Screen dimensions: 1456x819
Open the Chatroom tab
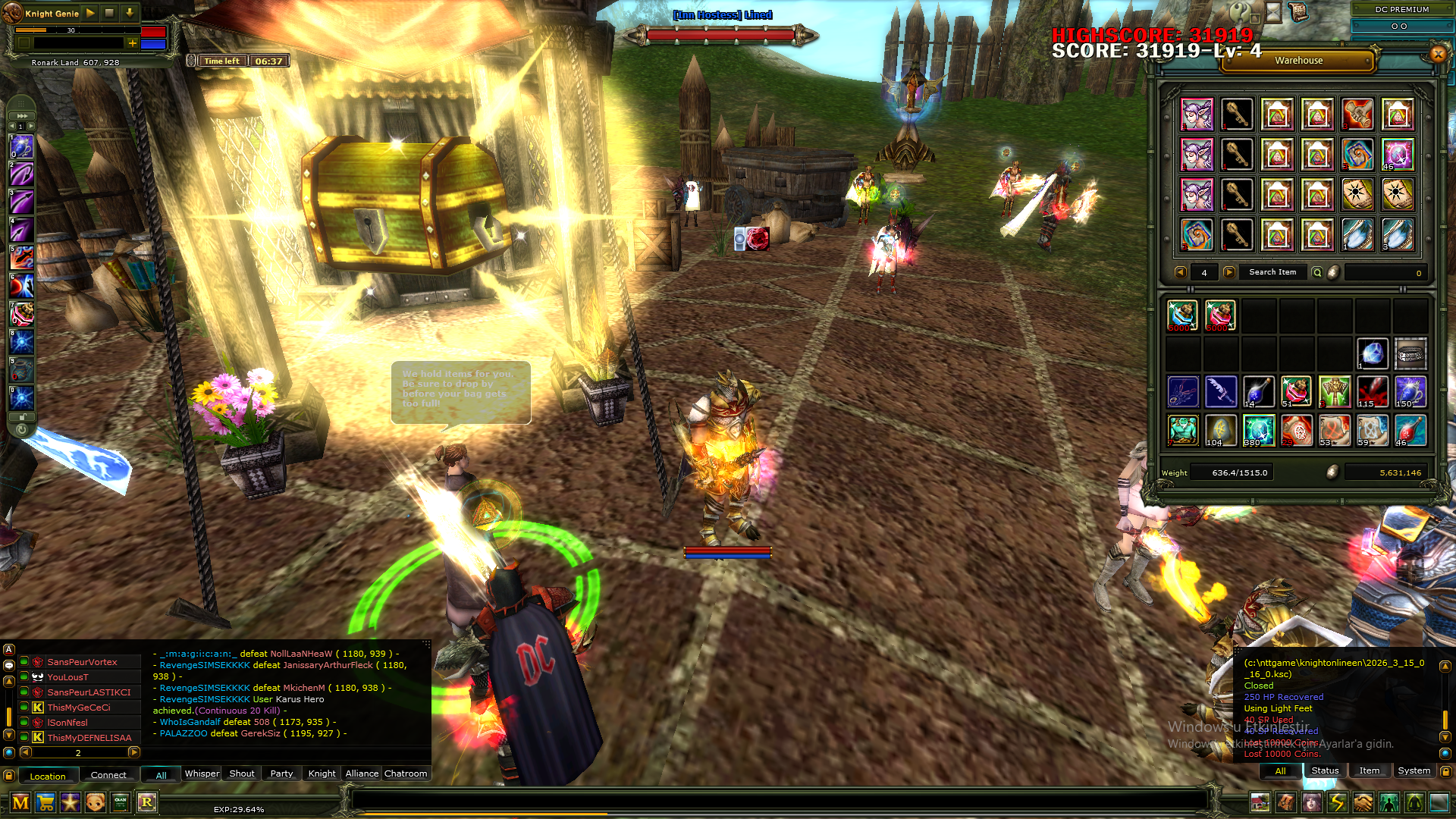[406, 773]
